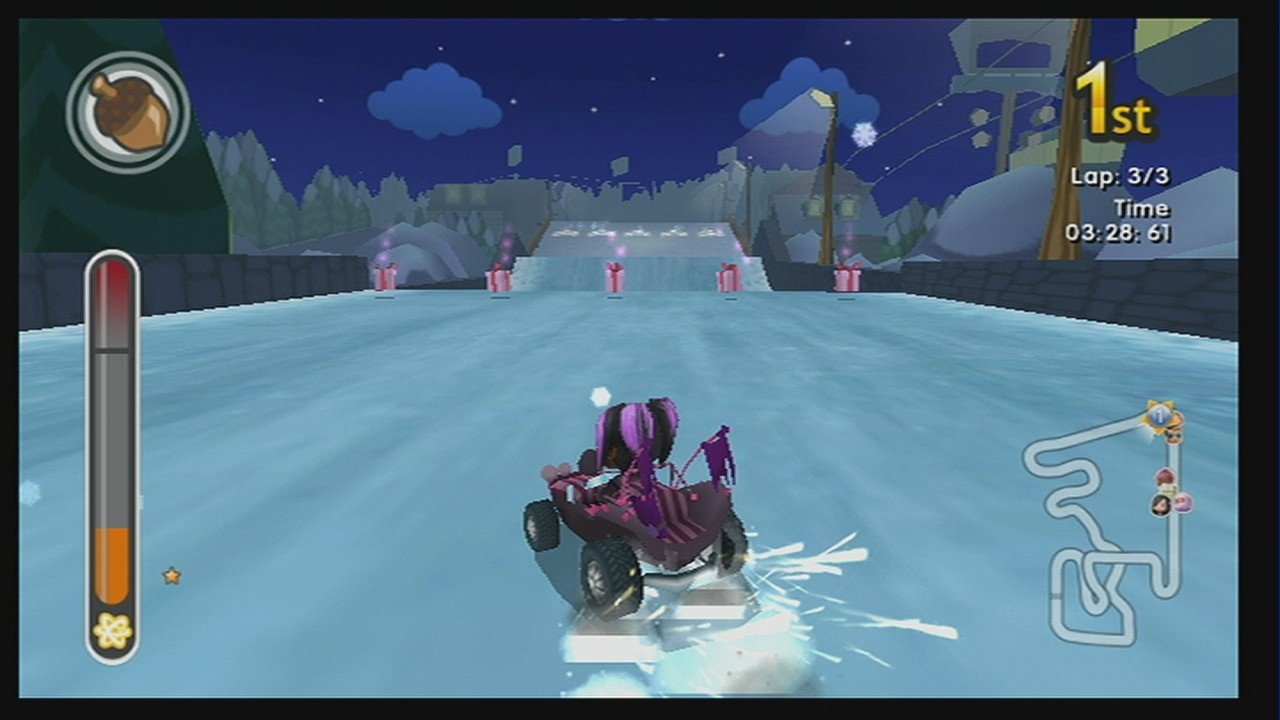Image resolution: width=1280 pixels, height=720 pixels.
Task: Select the gold star position badge on minimap
Action: pyautogui.click(x=1160, y=415)
